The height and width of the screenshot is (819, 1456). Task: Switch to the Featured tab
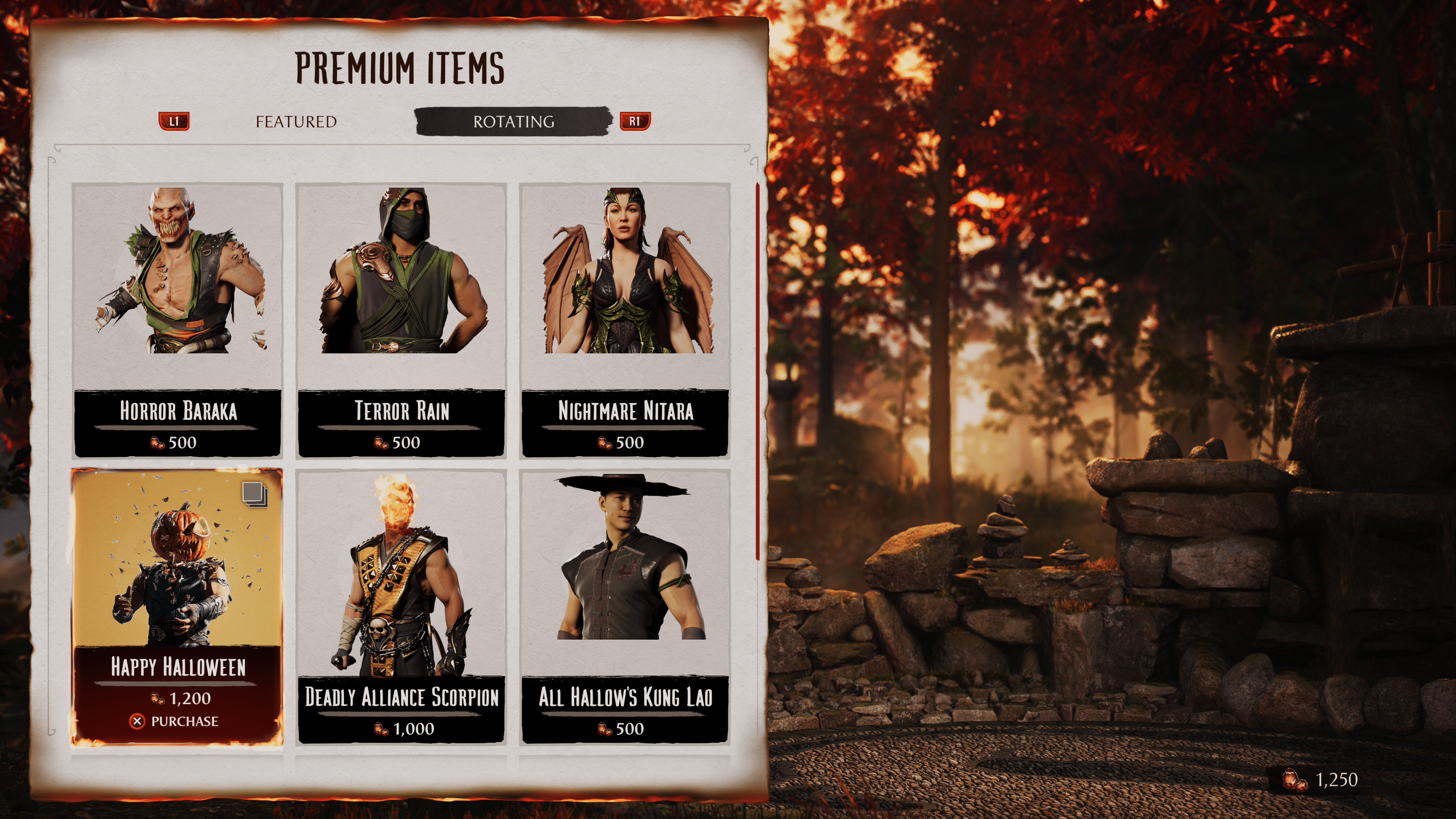[x=296, y=121]
